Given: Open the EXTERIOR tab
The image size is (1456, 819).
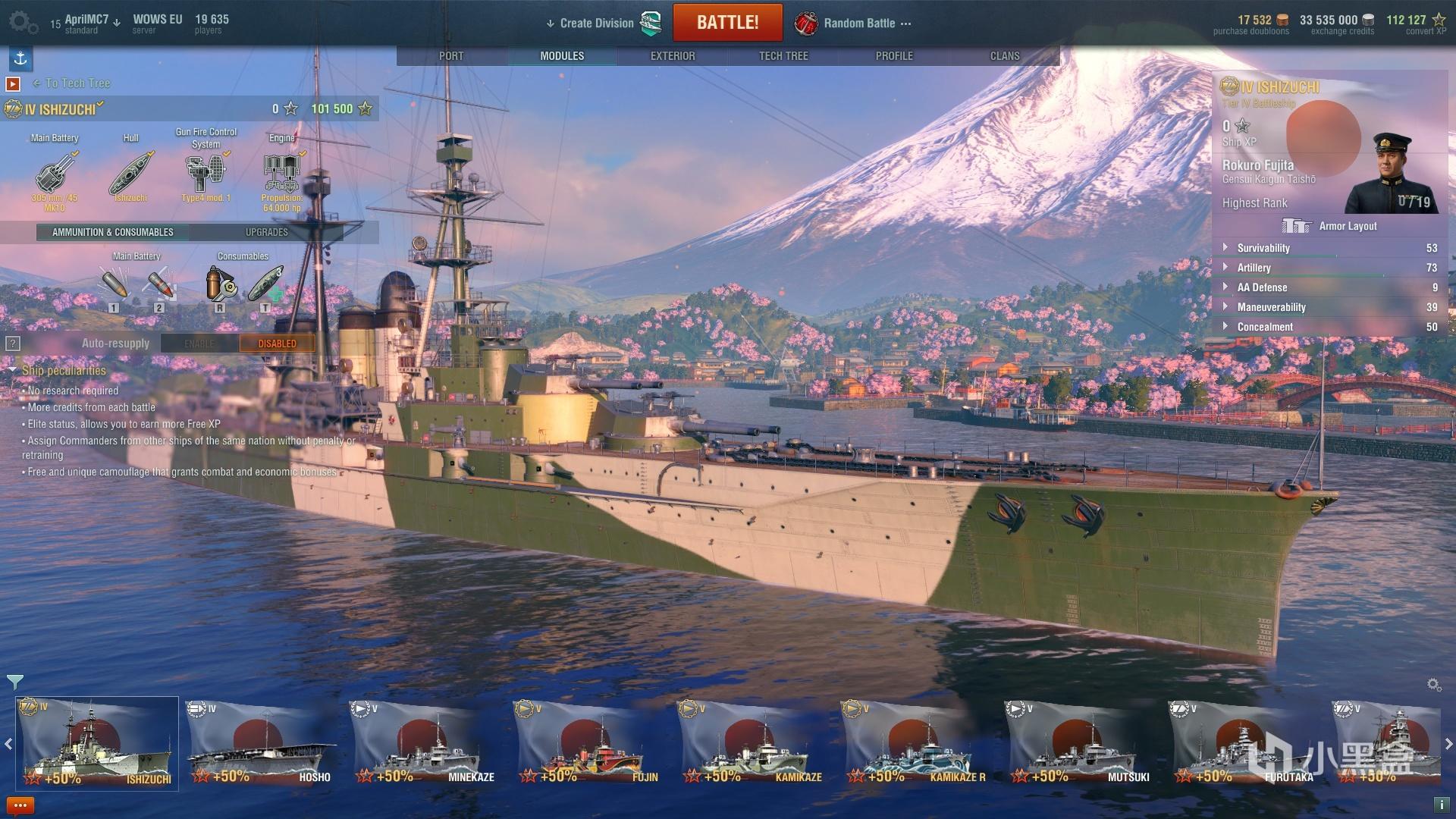Looking at the screenshot, I should pyautogui.click(x=673, y=56).
